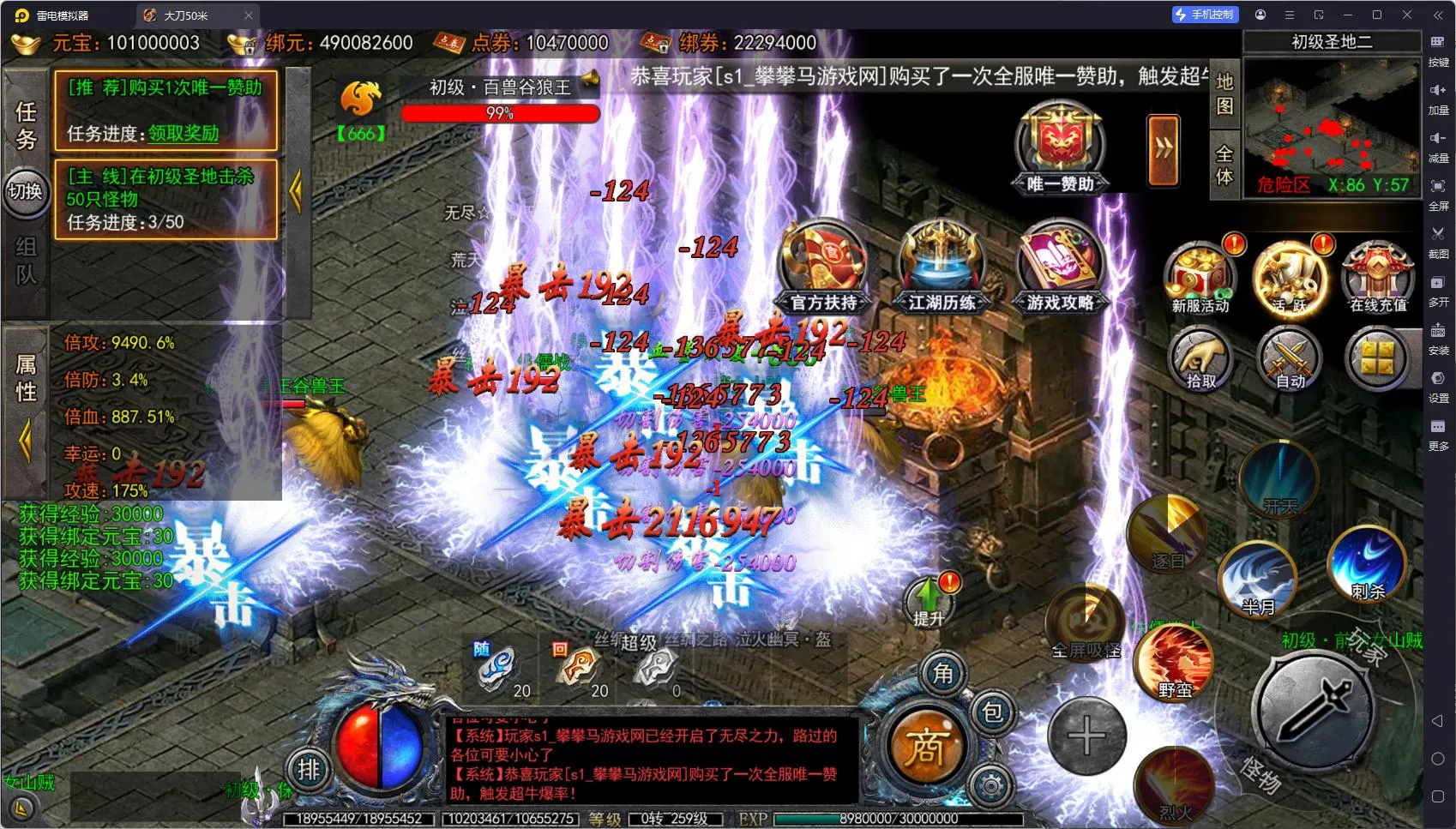Open the 包 bag inventory
Image resolution: width=1456 pixels, height=829 pixels.
pos(992,712)
